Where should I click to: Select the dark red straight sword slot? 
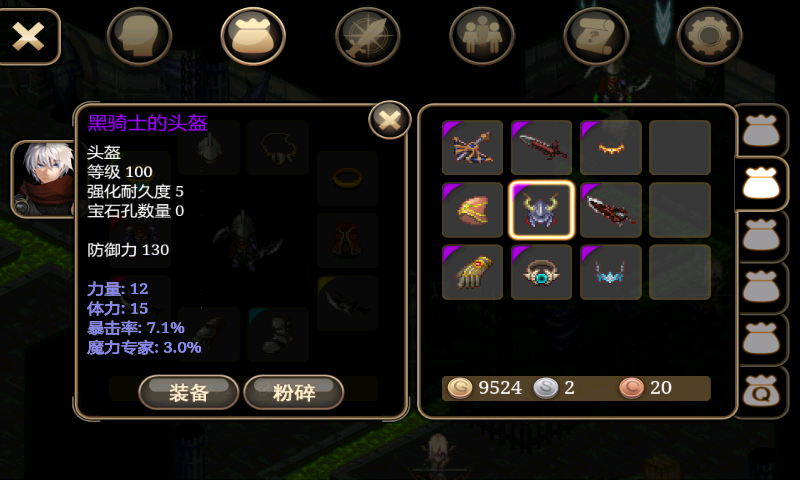pos(542,148)
